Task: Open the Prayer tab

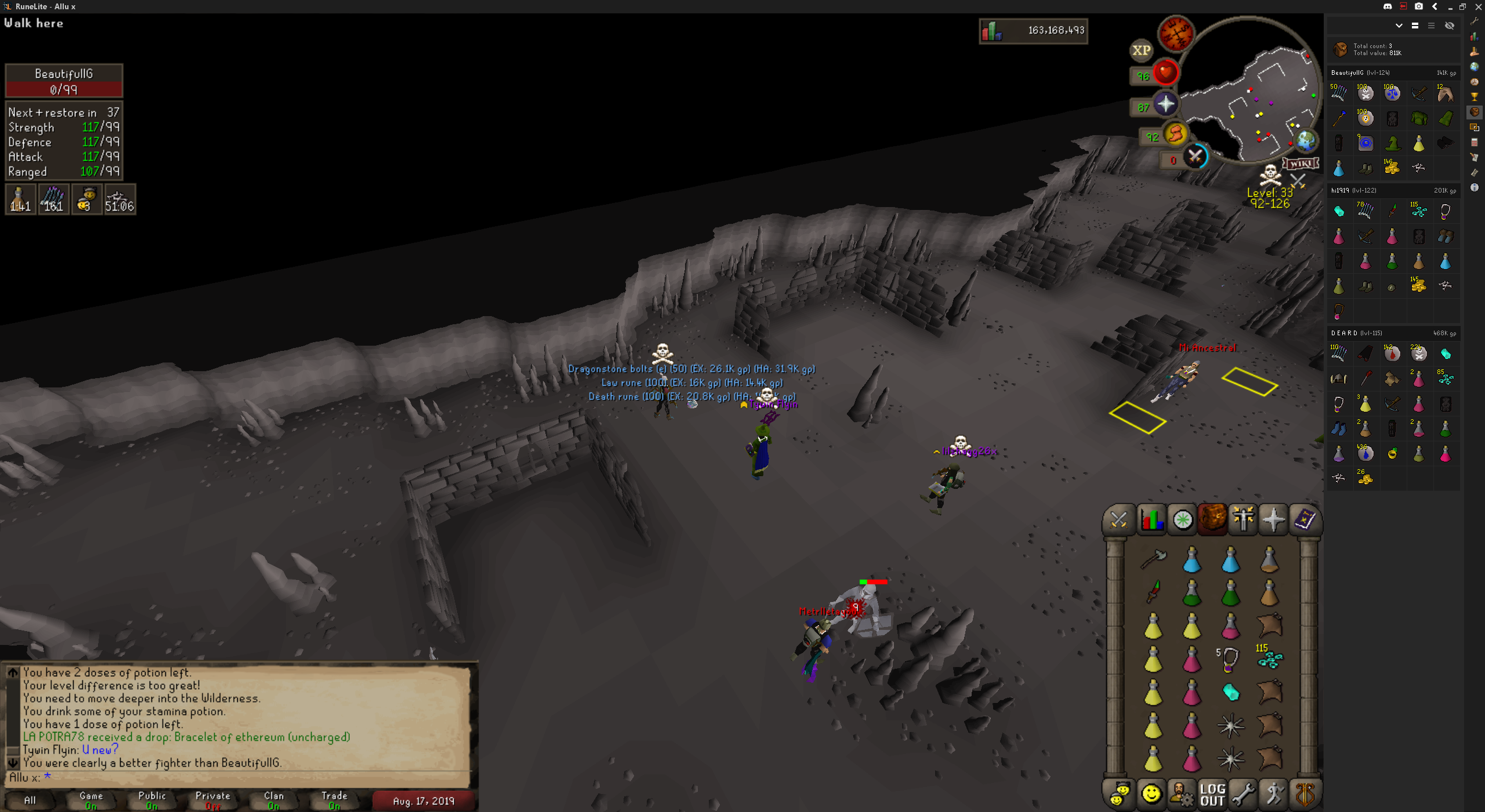Action: pos(1273,519)
